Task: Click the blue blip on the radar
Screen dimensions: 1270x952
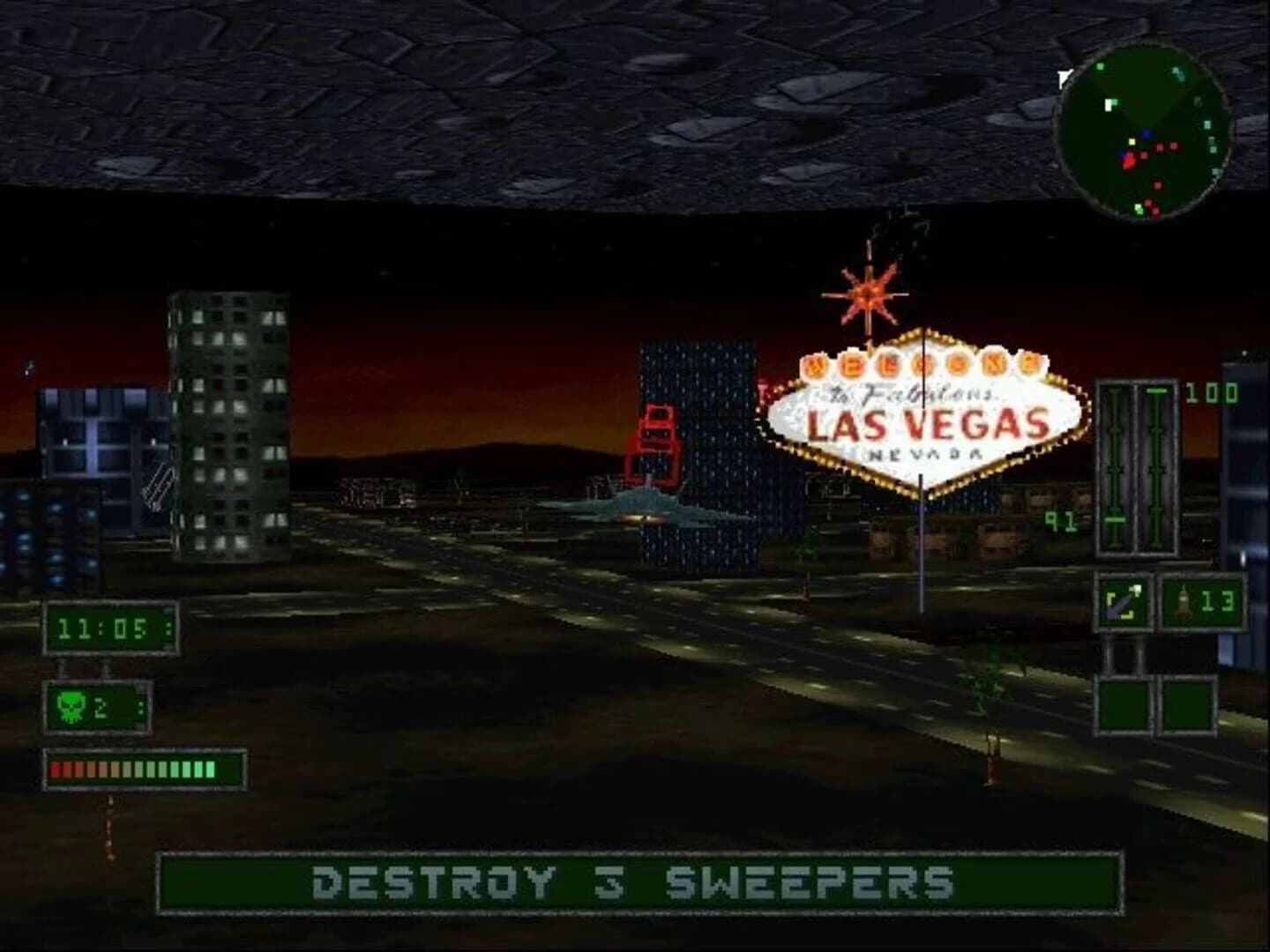Action: 1147,135
